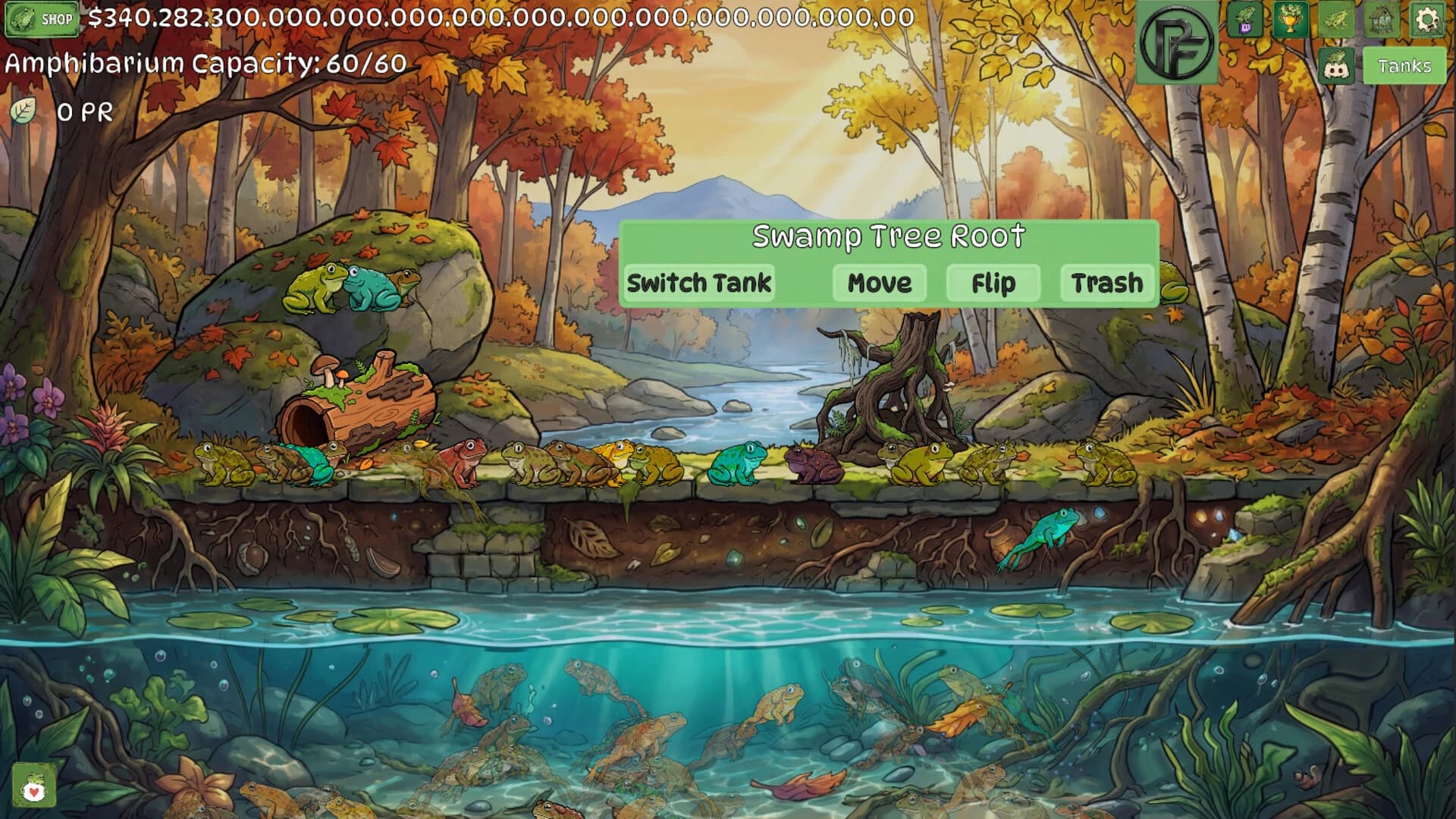Click the leaf icon beside 0 PR
The image size is (1456, 819).
pyautogui.click(x=25, y=110)
